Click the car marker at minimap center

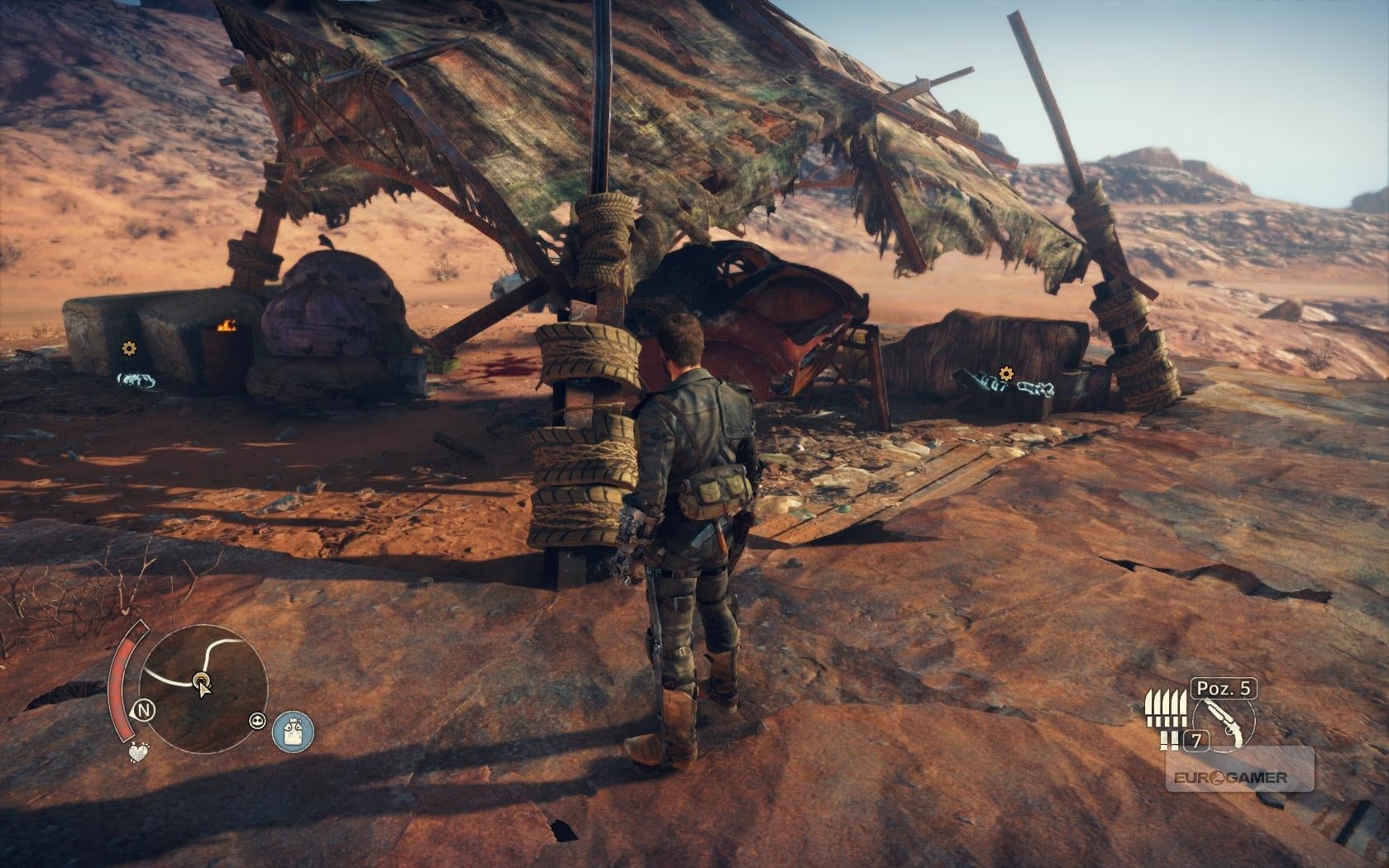tap(201, 680)
